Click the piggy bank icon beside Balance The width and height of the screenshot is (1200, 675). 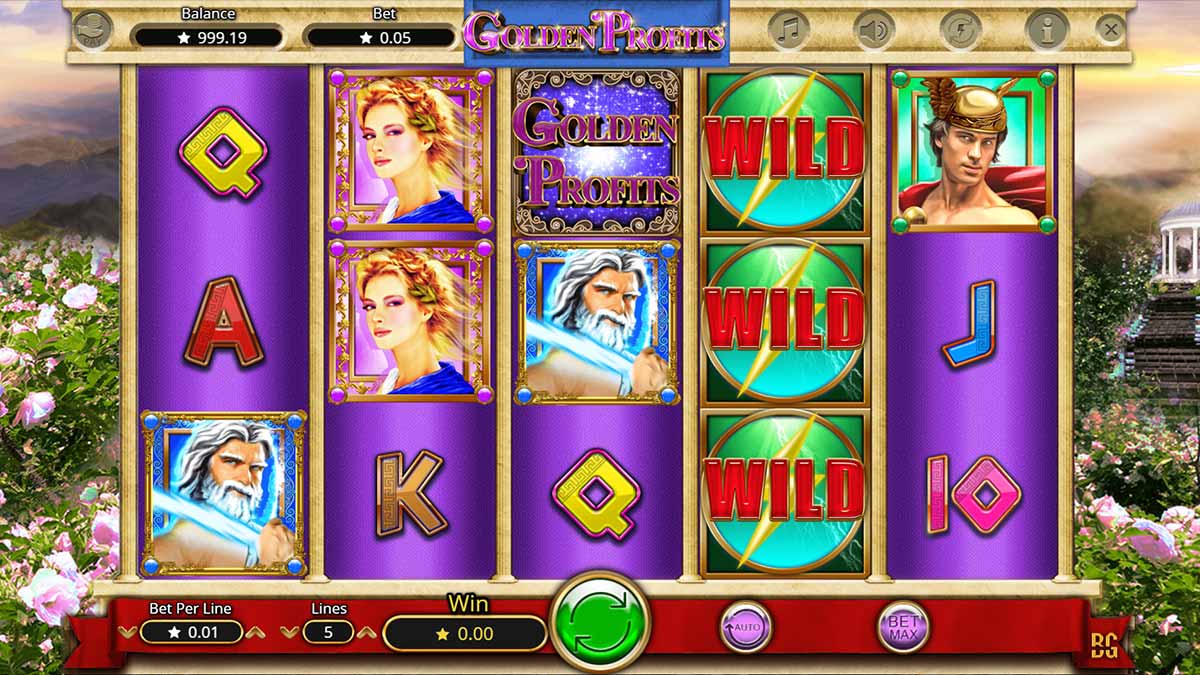(x=93, y=30)
